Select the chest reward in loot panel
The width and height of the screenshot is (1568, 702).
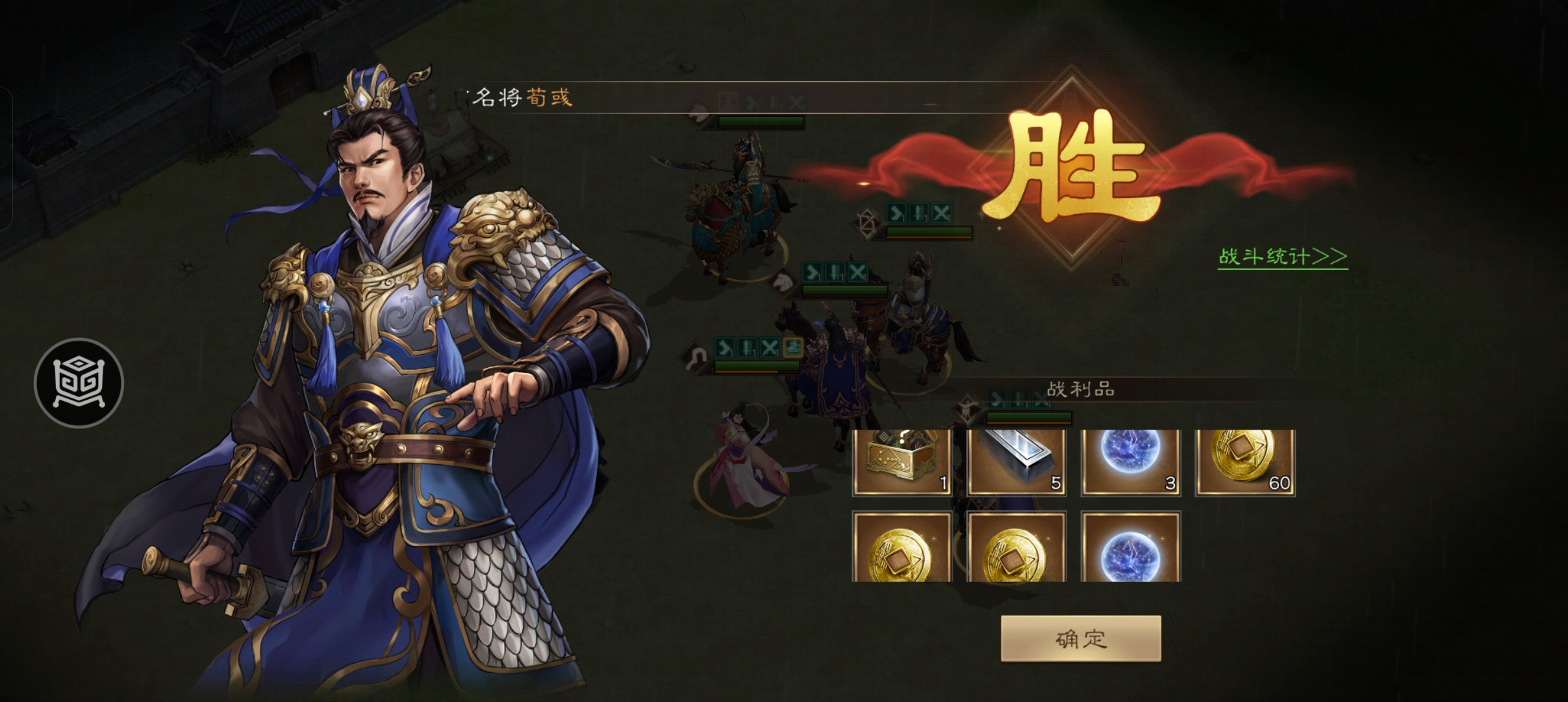[x=902, y=463]
